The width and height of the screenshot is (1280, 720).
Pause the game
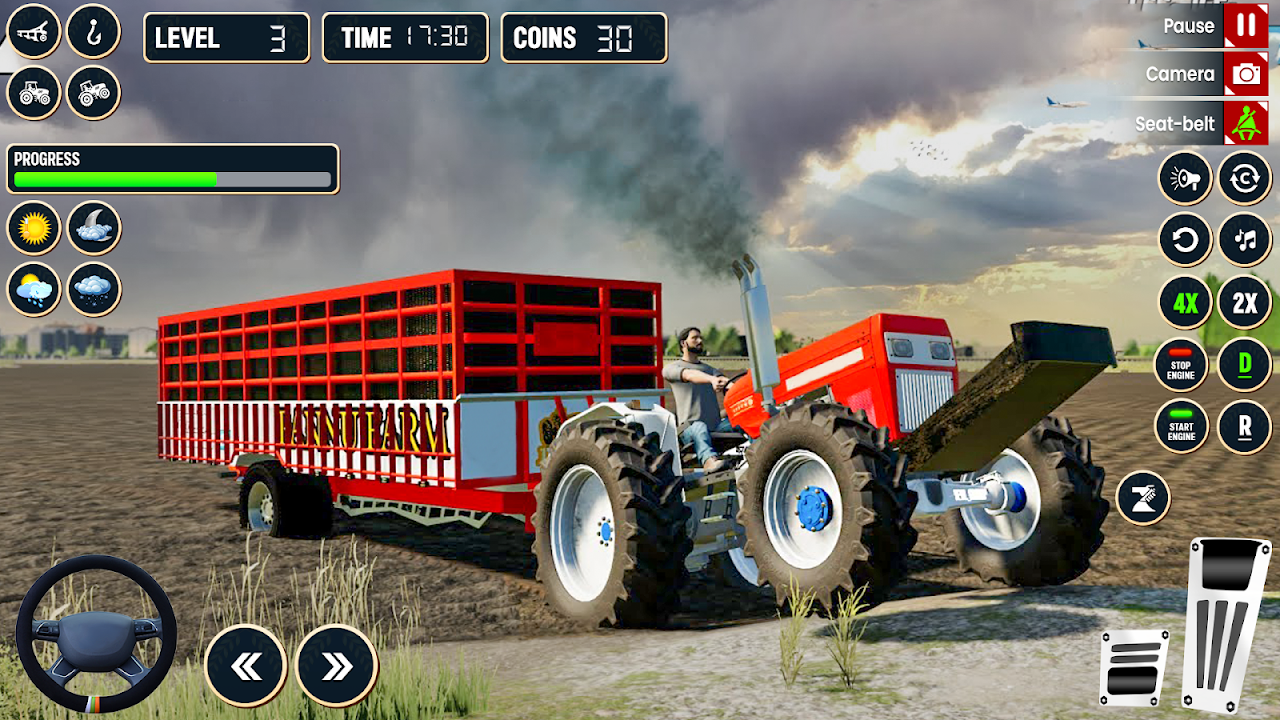pyautogui.click(x=1245, y=26)
